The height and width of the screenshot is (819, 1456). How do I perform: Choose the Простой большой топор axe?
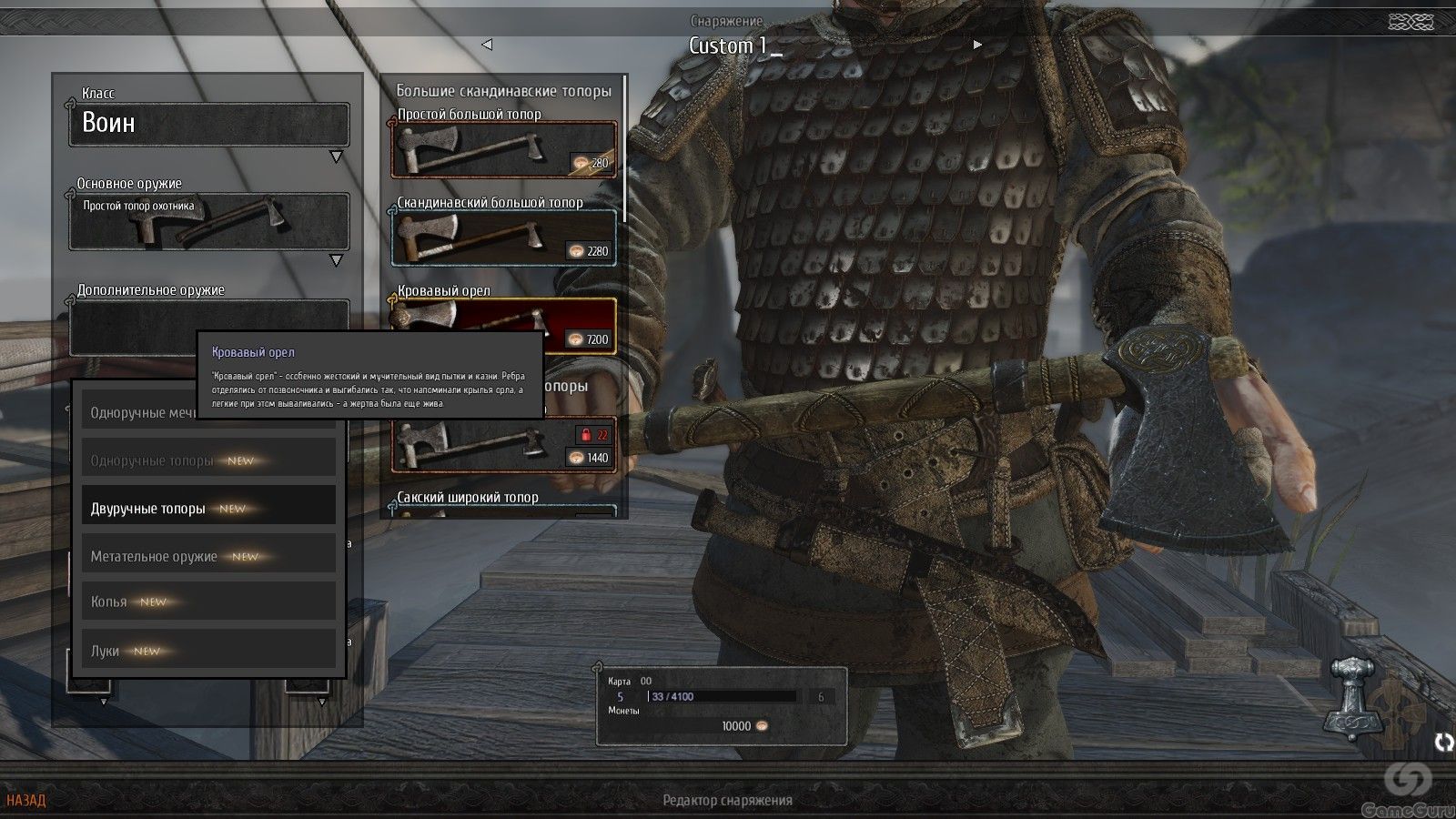point(503,149)
